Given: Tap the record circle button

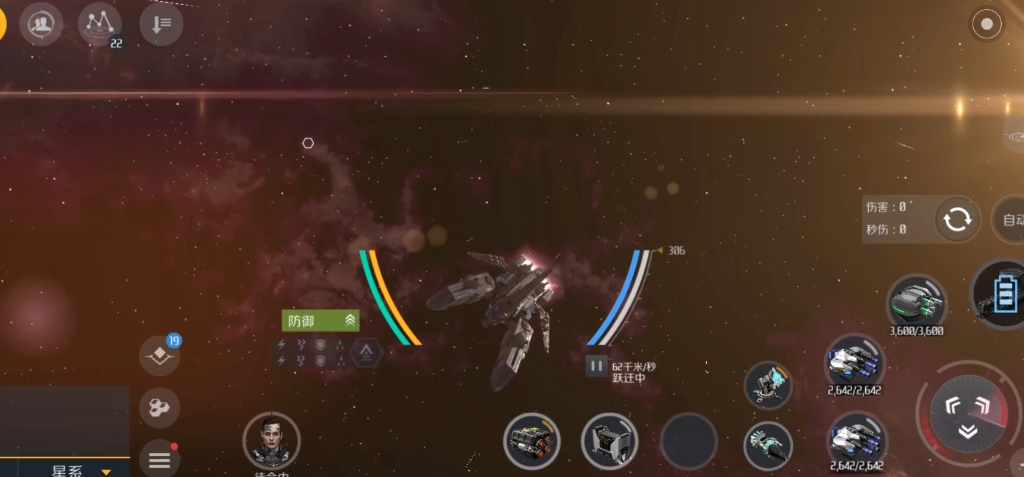Looking at the screenshot, I should tap(988, 24).
